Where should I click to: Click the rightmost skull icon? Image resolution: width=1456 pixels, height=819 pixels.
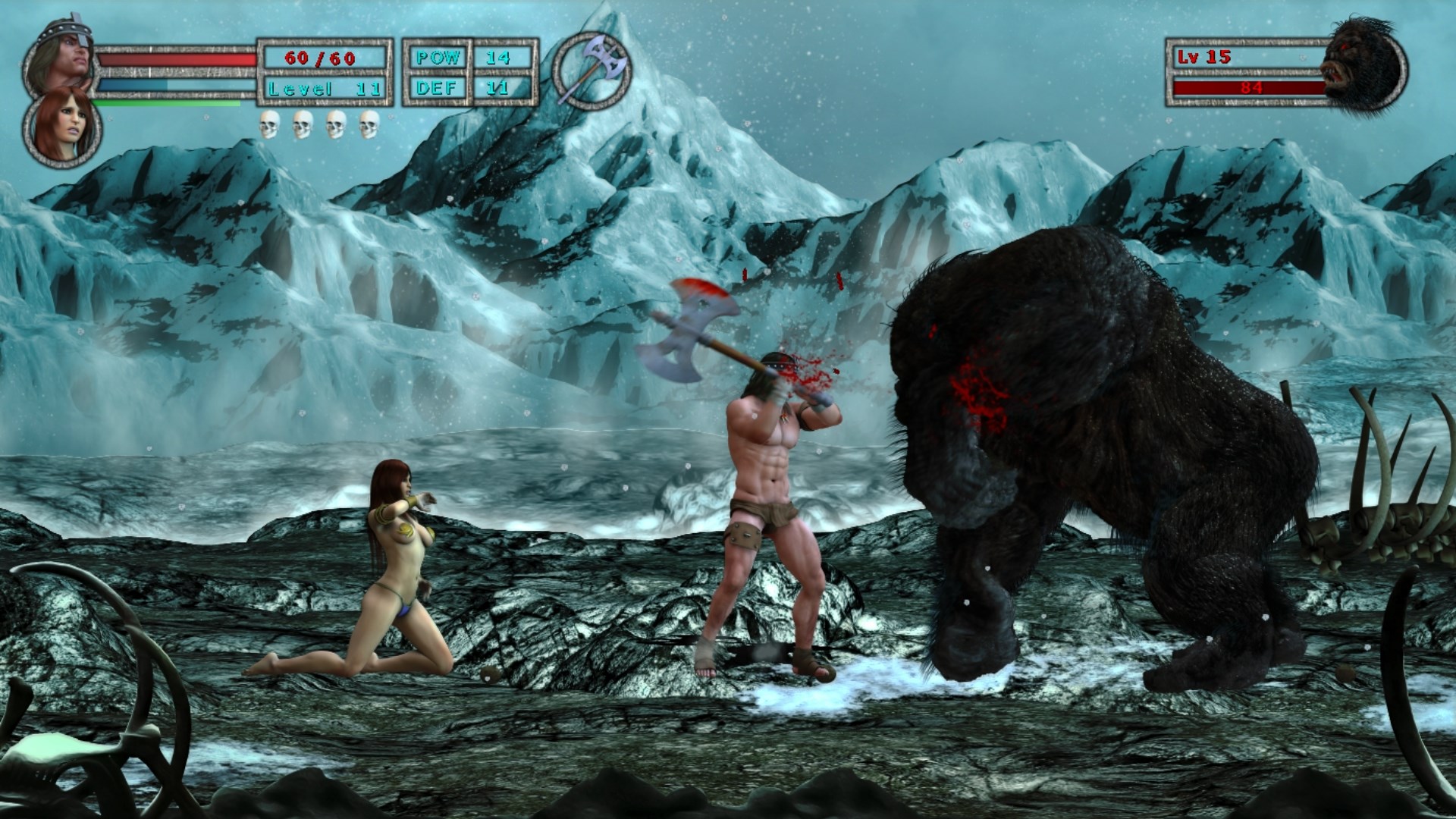[371, 123]
